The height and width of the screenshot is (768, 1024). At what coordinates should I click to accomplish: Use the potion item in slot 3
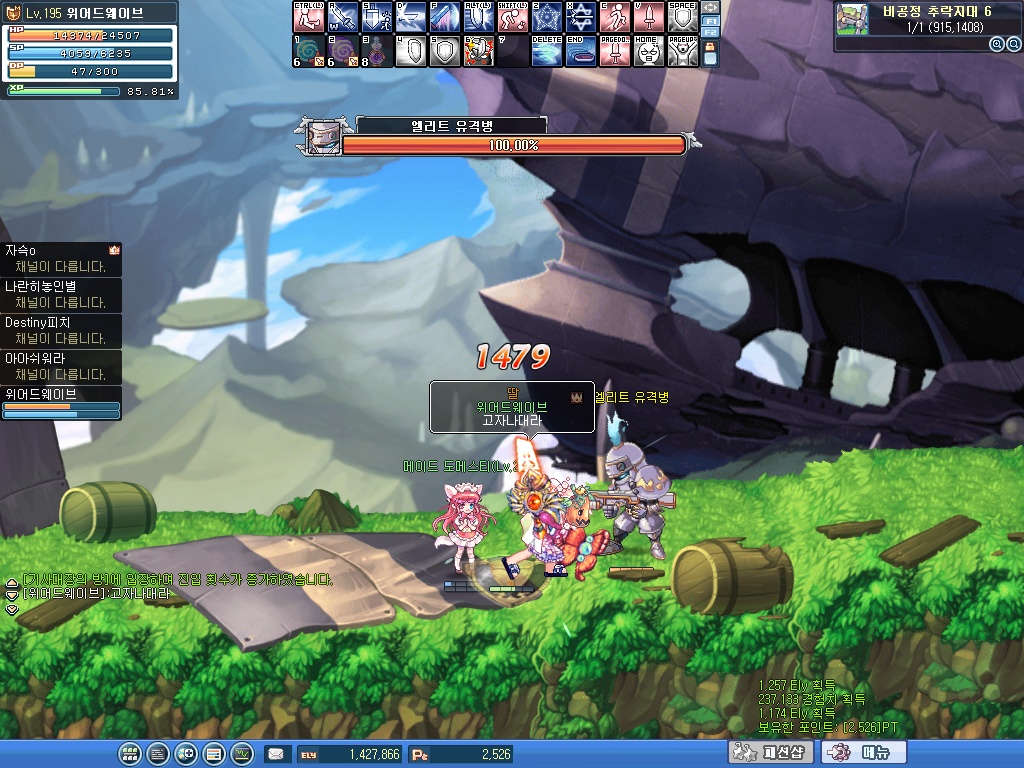376,51
